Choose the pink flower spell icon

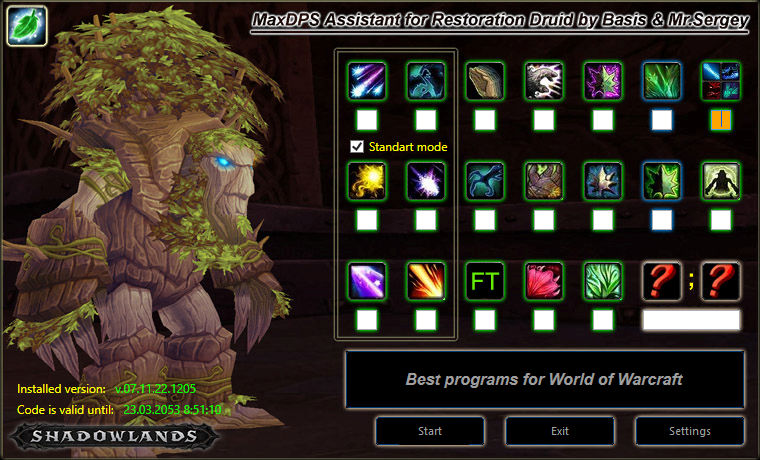tap(544, 281)
